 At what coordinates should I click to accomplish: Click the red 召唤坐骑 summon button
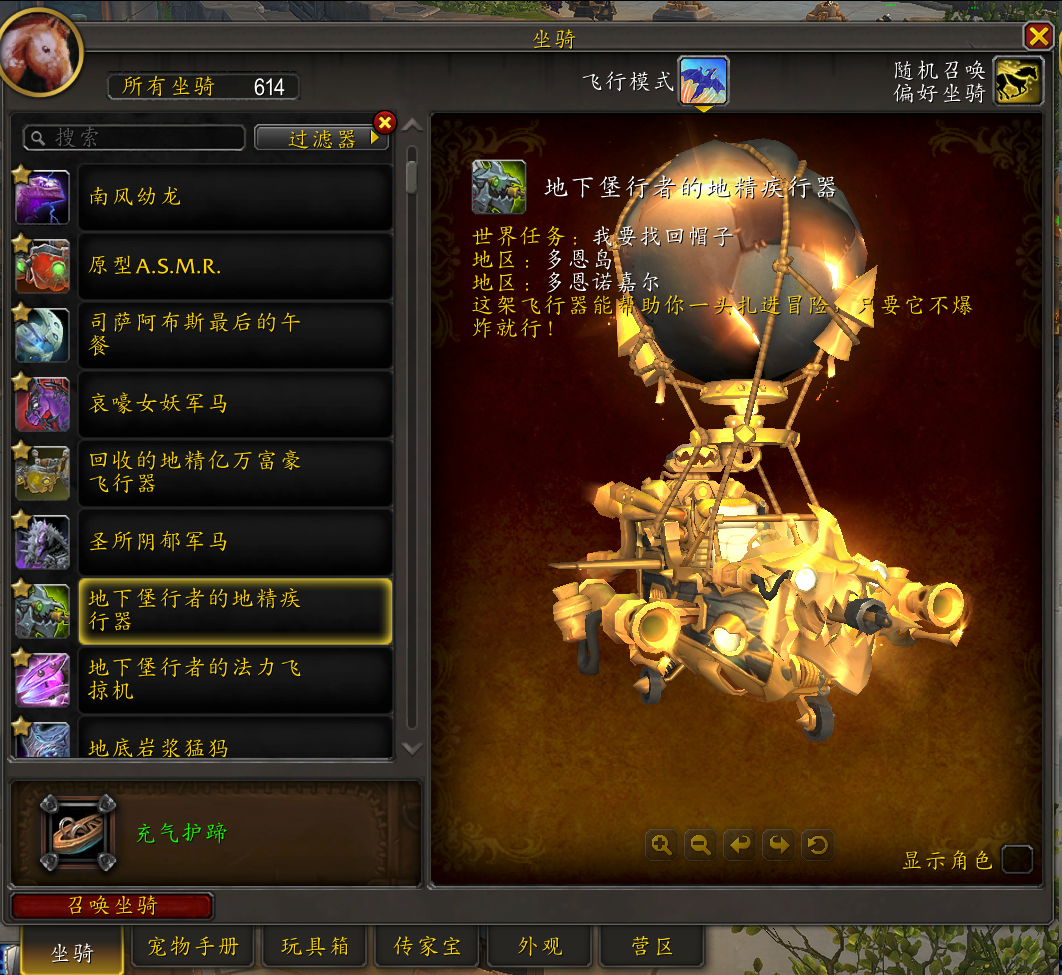112,906
